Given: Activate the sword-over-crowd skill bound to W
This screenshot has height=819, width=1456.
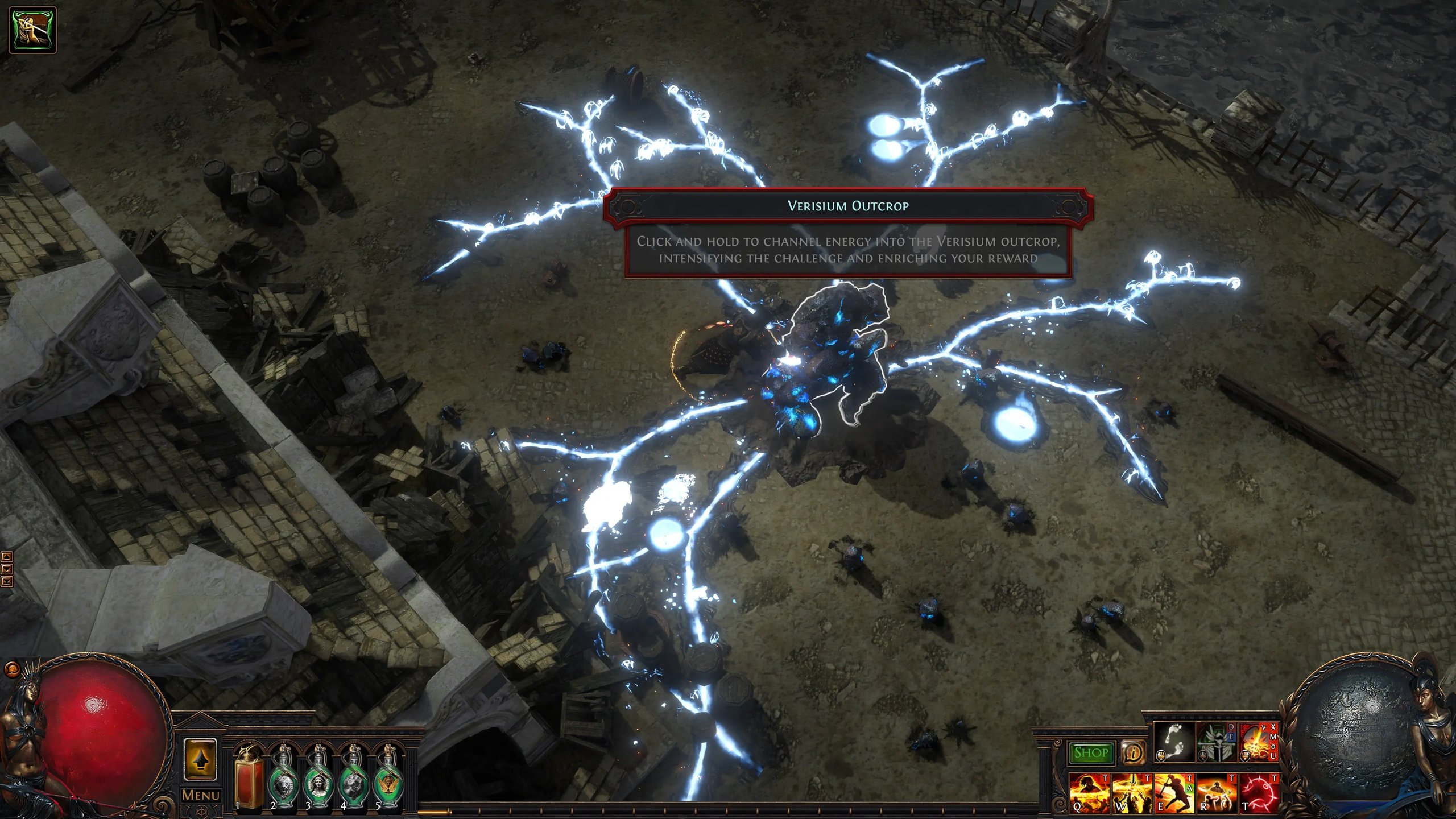Looking at the screenshot, I should pyautogui.click(x=1132, y=793).
